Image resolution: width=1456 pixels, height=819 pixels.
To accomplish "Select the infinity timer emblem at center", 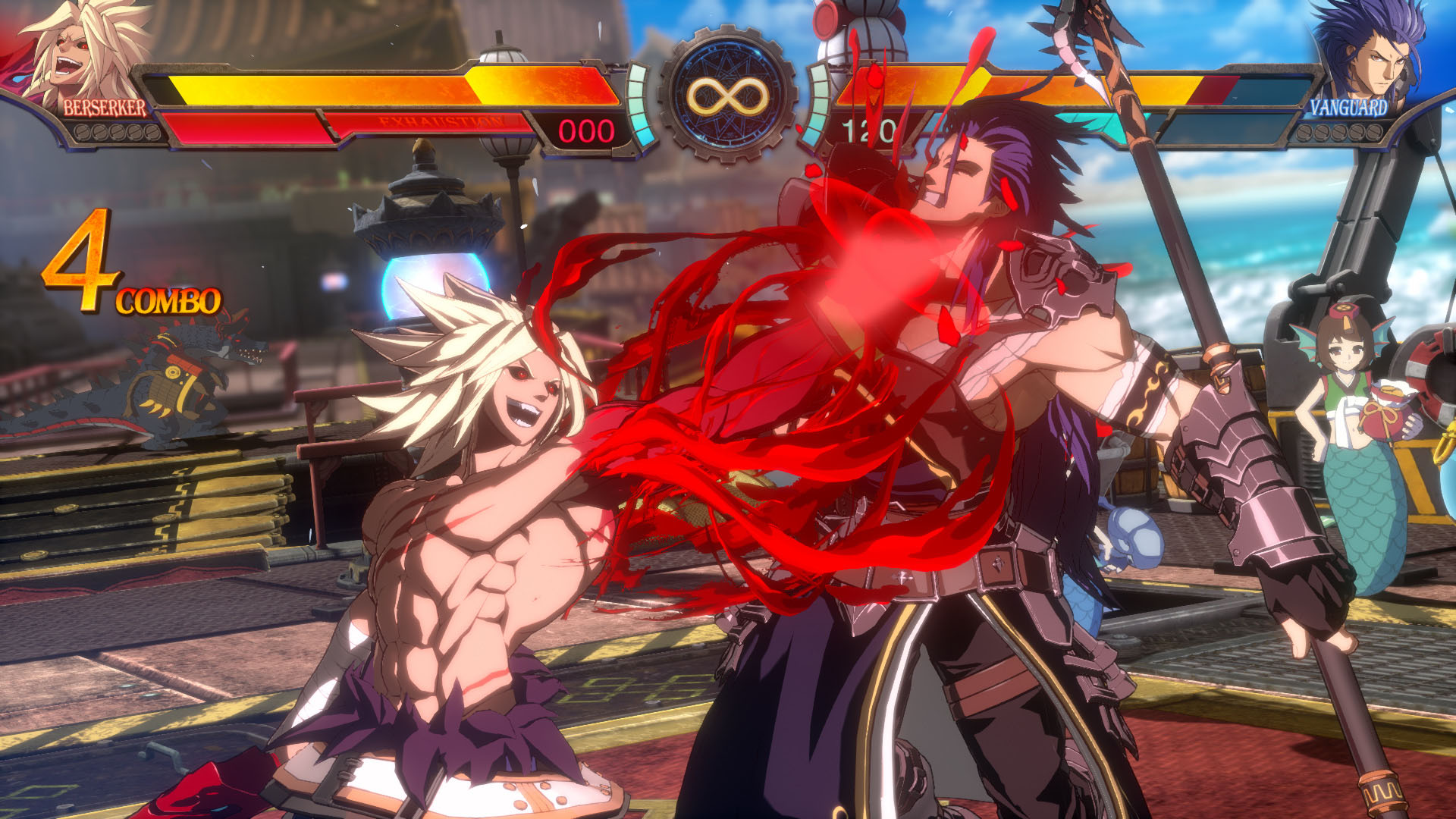I will click(728, 95).
